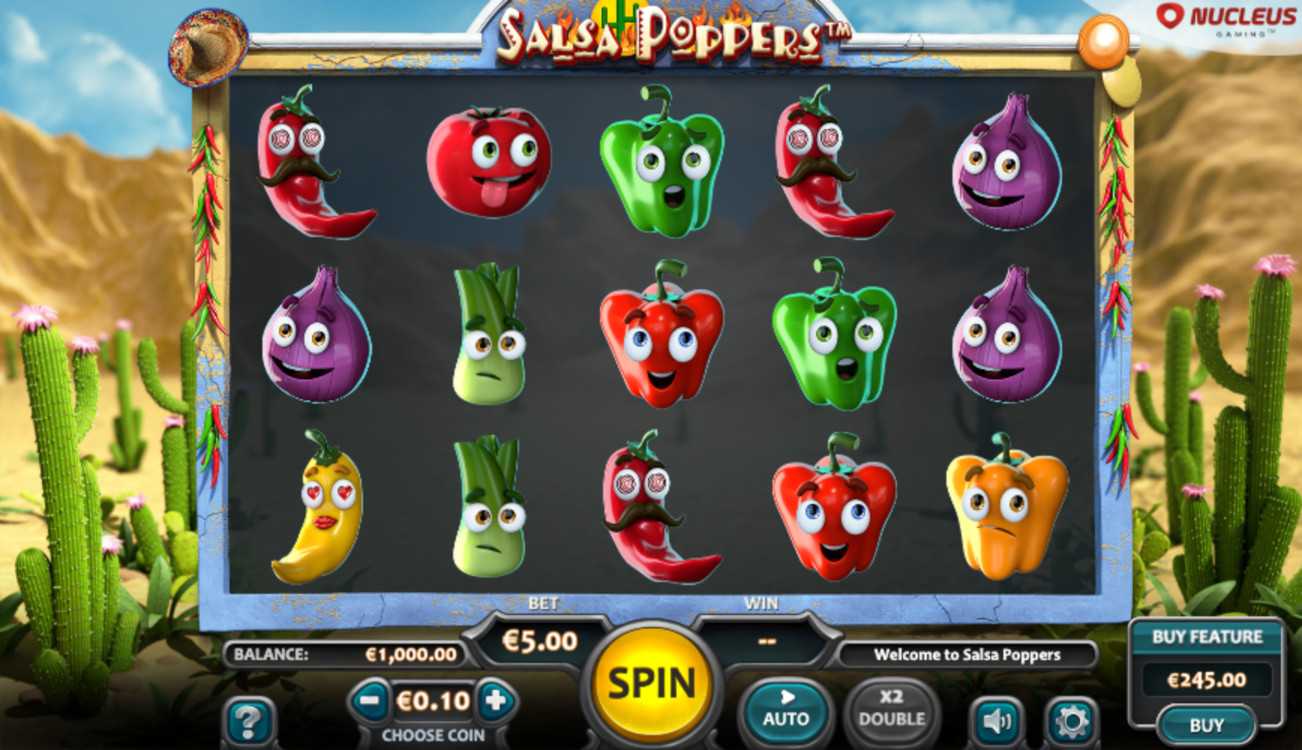Hit the yellow SPIN button

click(x=651, y=684)
